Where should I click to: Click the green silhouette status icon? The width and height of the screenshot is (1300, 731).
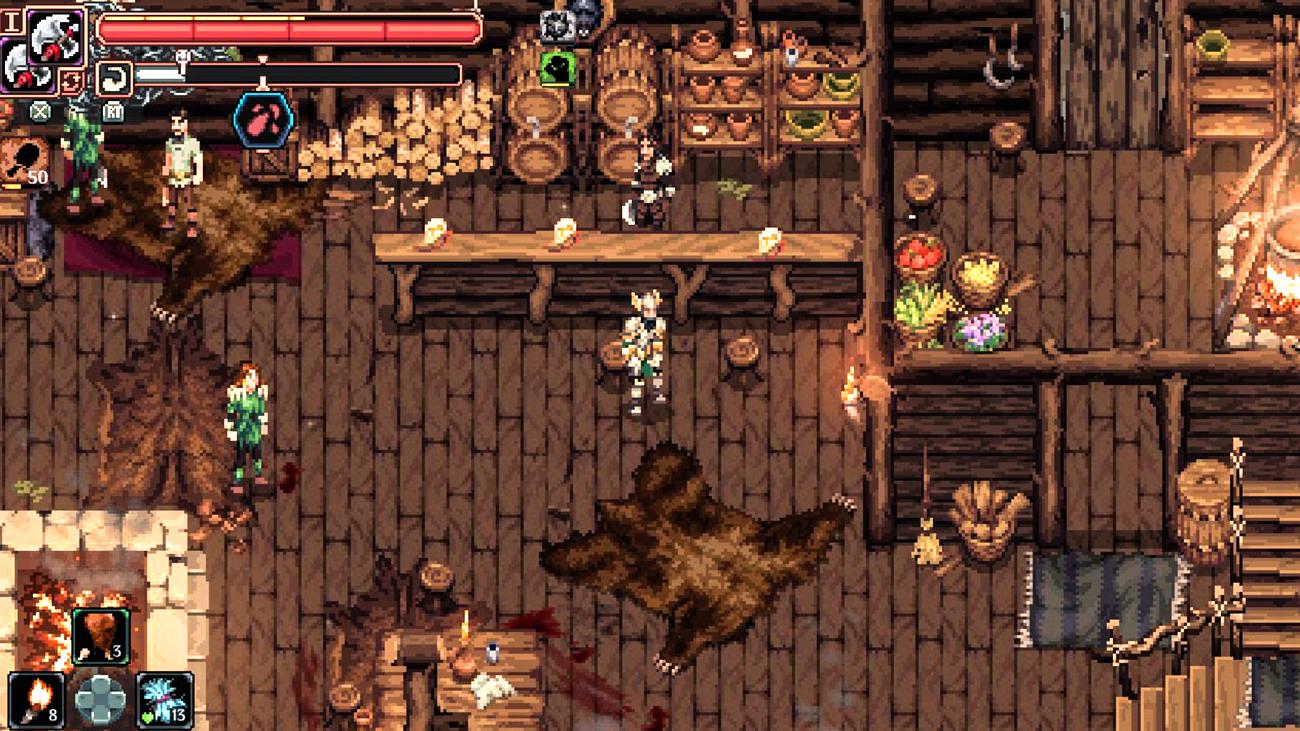click(x=556, y=69)
